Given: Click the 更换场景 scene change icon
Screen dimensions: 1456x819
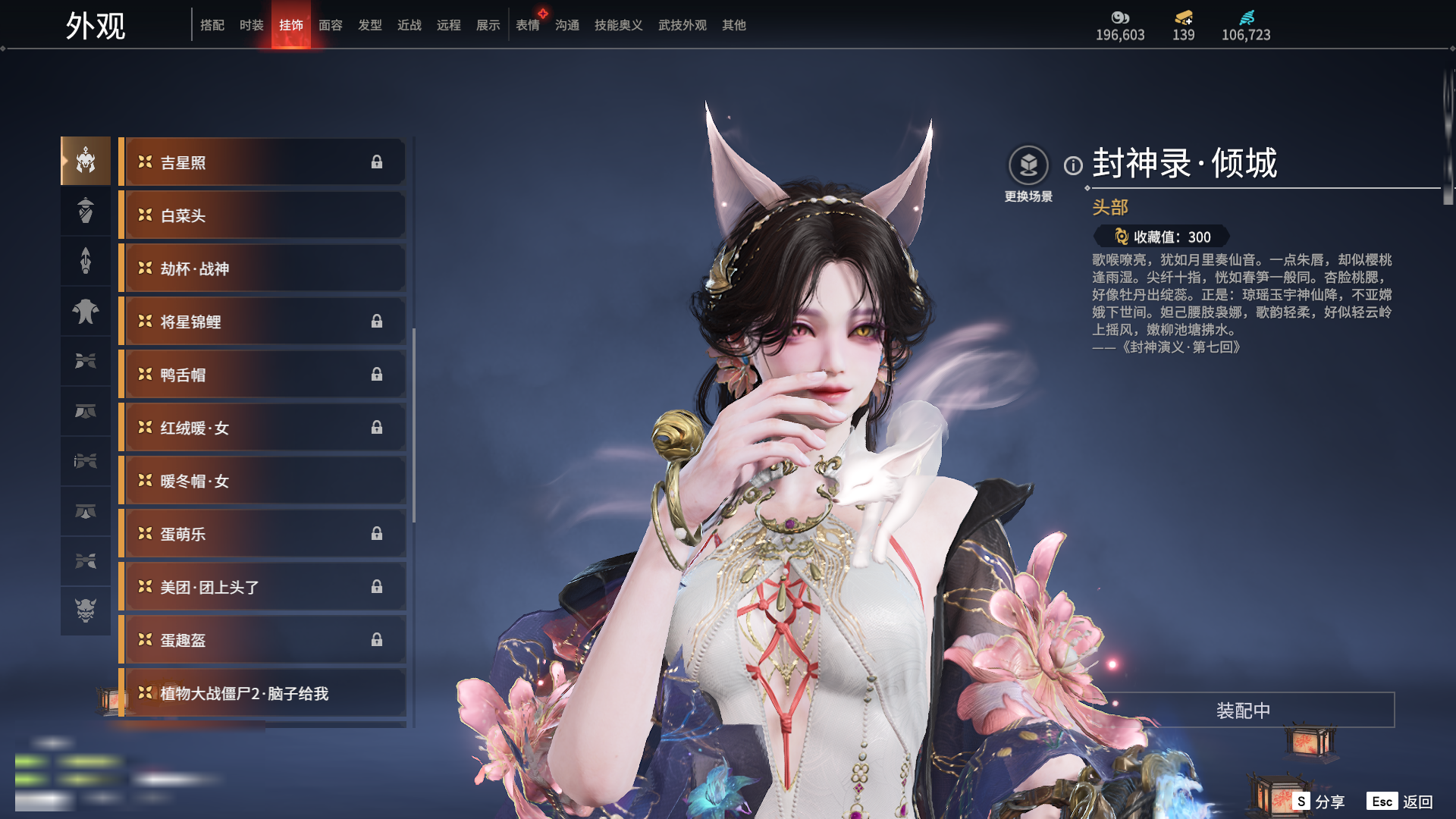Looking at the screenshot, I should click(x=1028, y=165).
